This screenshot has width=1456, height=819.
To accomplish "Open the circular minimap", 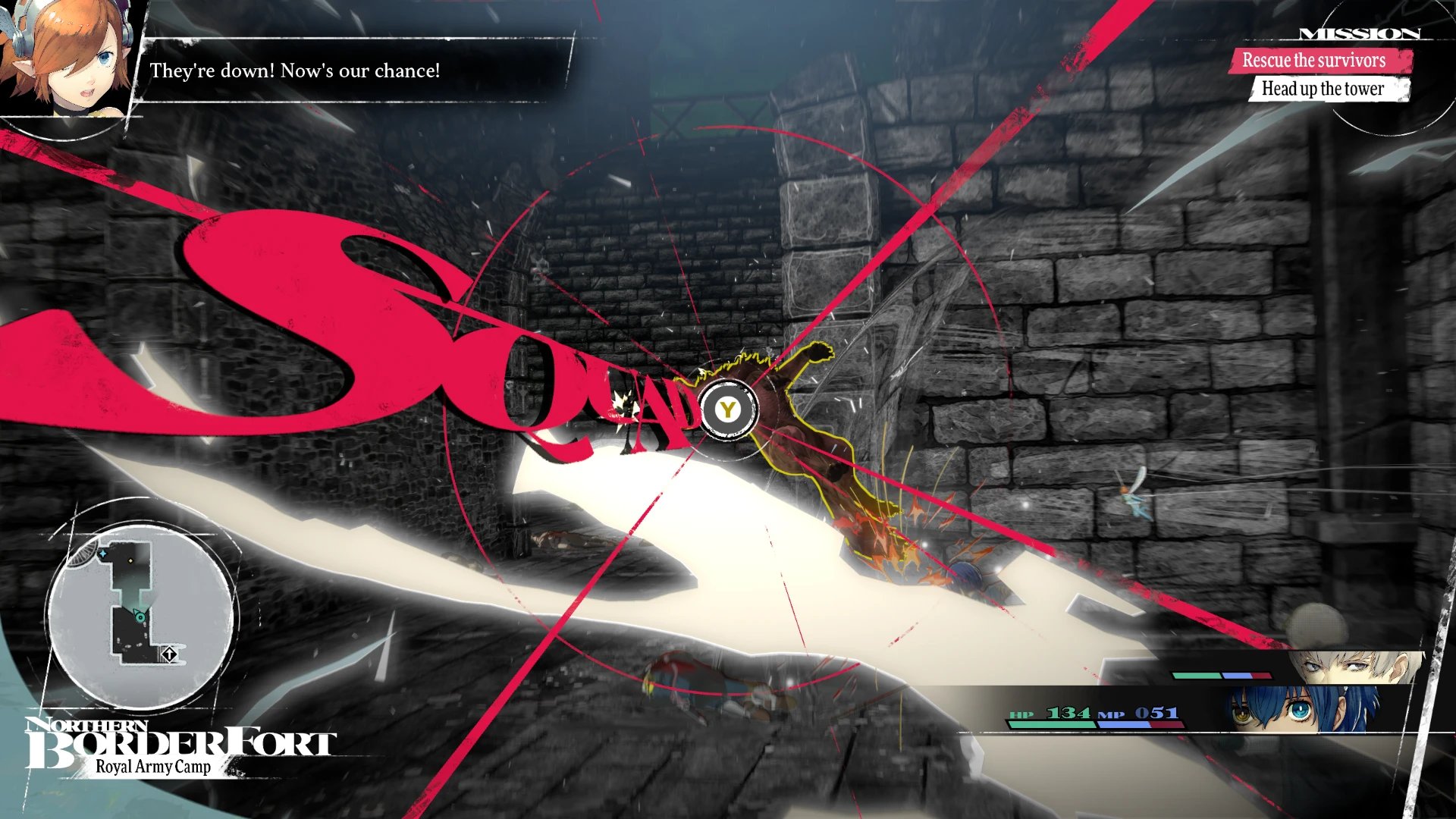I will (141, 616).
